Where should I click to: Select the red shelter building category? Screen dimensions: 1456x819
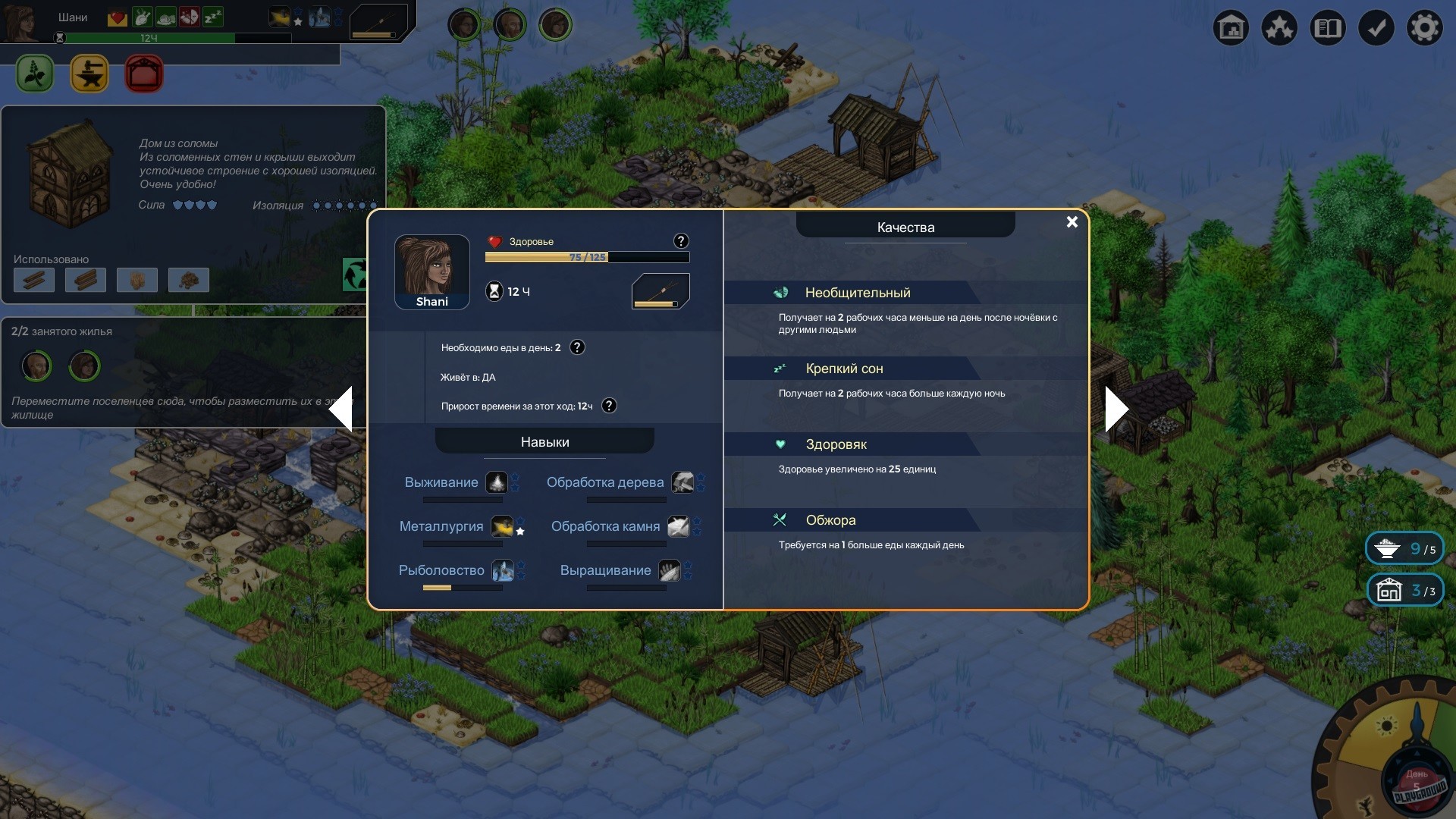[143, 74]
